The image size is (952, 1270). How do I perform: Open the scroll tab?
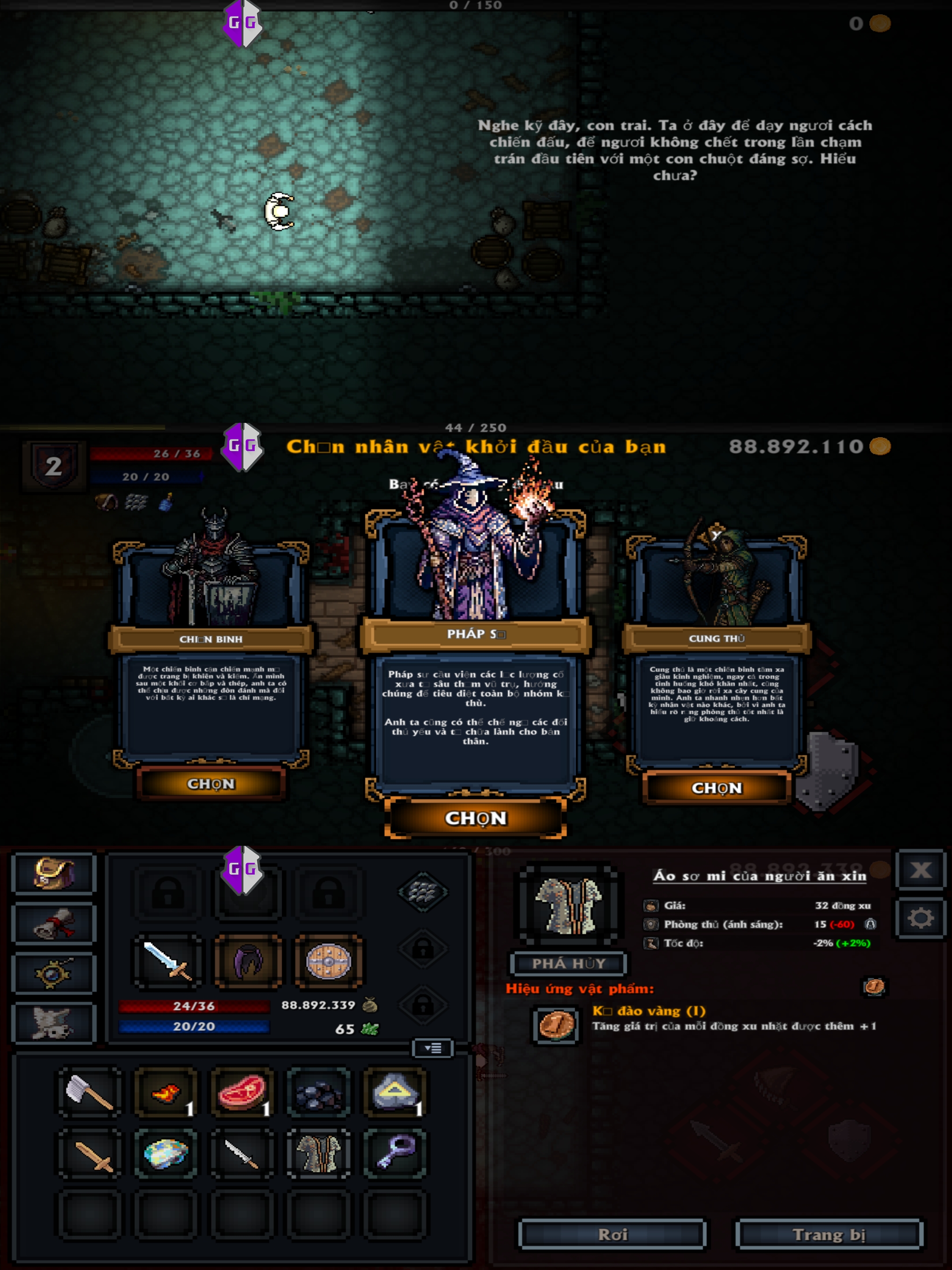(x=54, y=923)
